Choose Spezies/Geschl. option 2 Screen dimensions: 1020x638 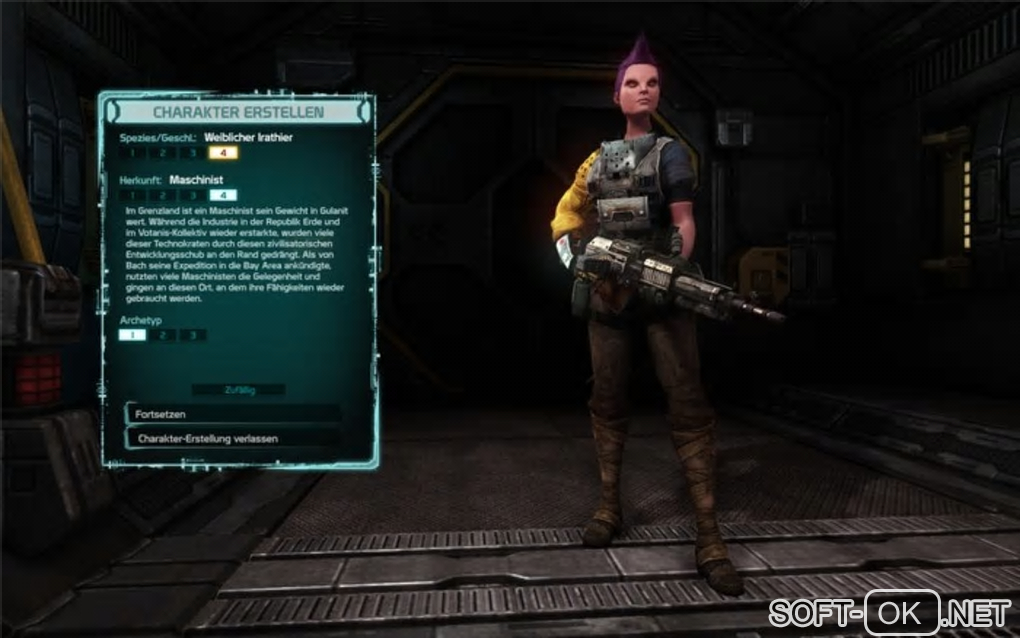tap(162, 153)
